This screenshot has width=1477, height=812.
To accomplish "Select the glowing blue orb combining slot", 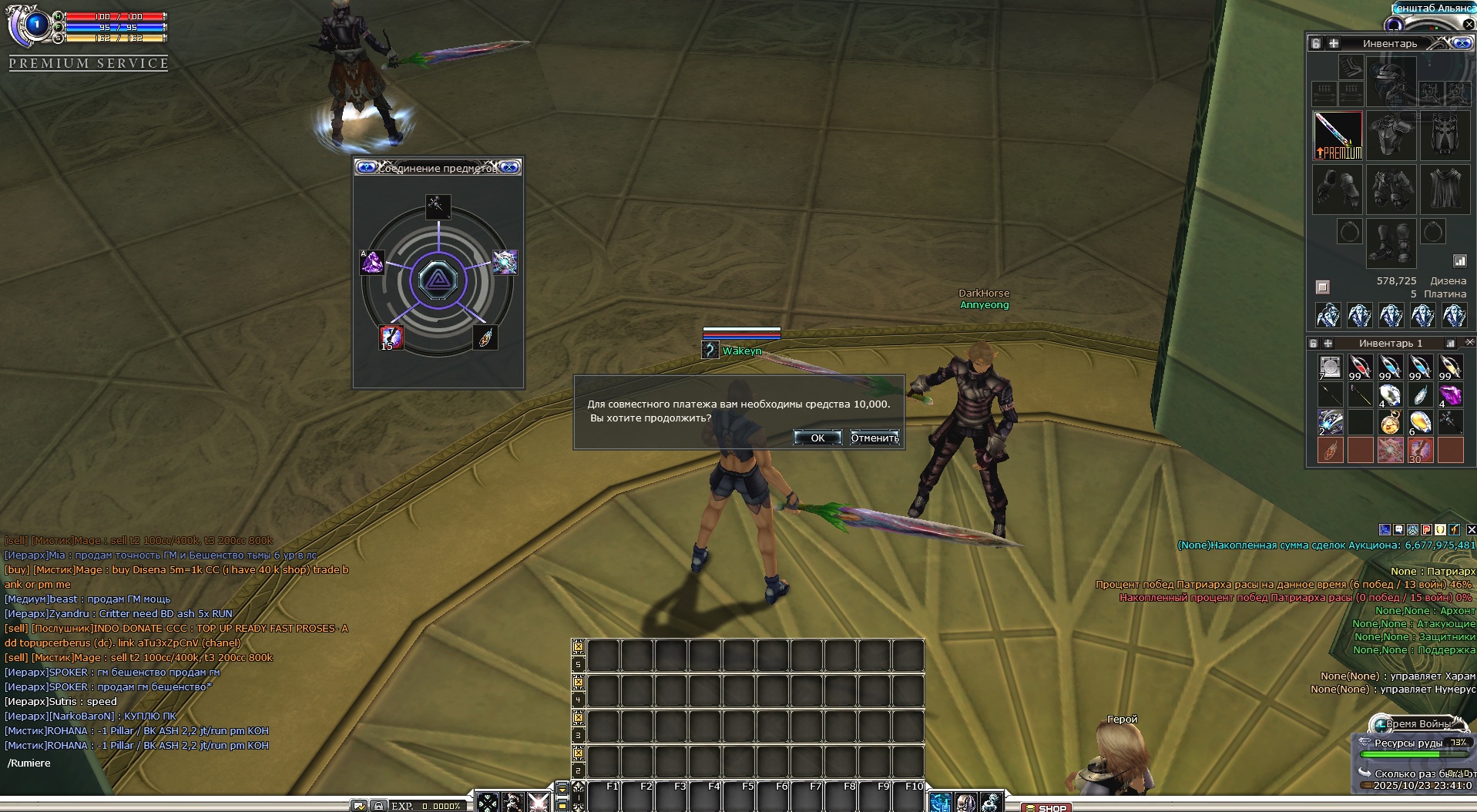I will click(505, 262).
